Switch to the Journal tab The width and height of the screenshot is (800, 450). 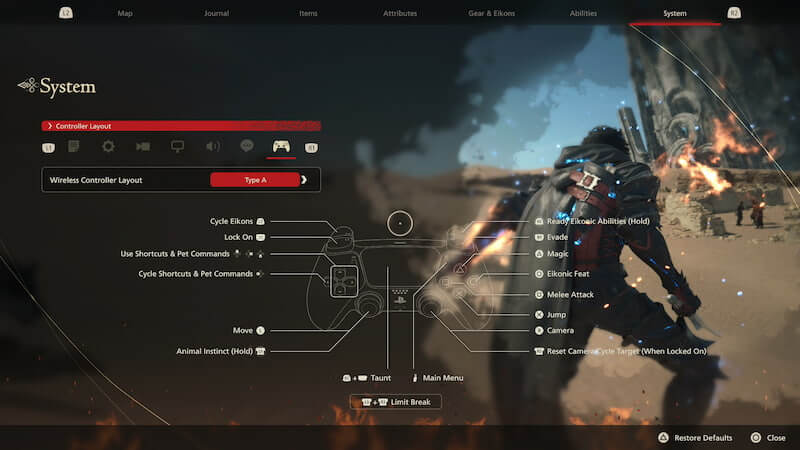216,14
